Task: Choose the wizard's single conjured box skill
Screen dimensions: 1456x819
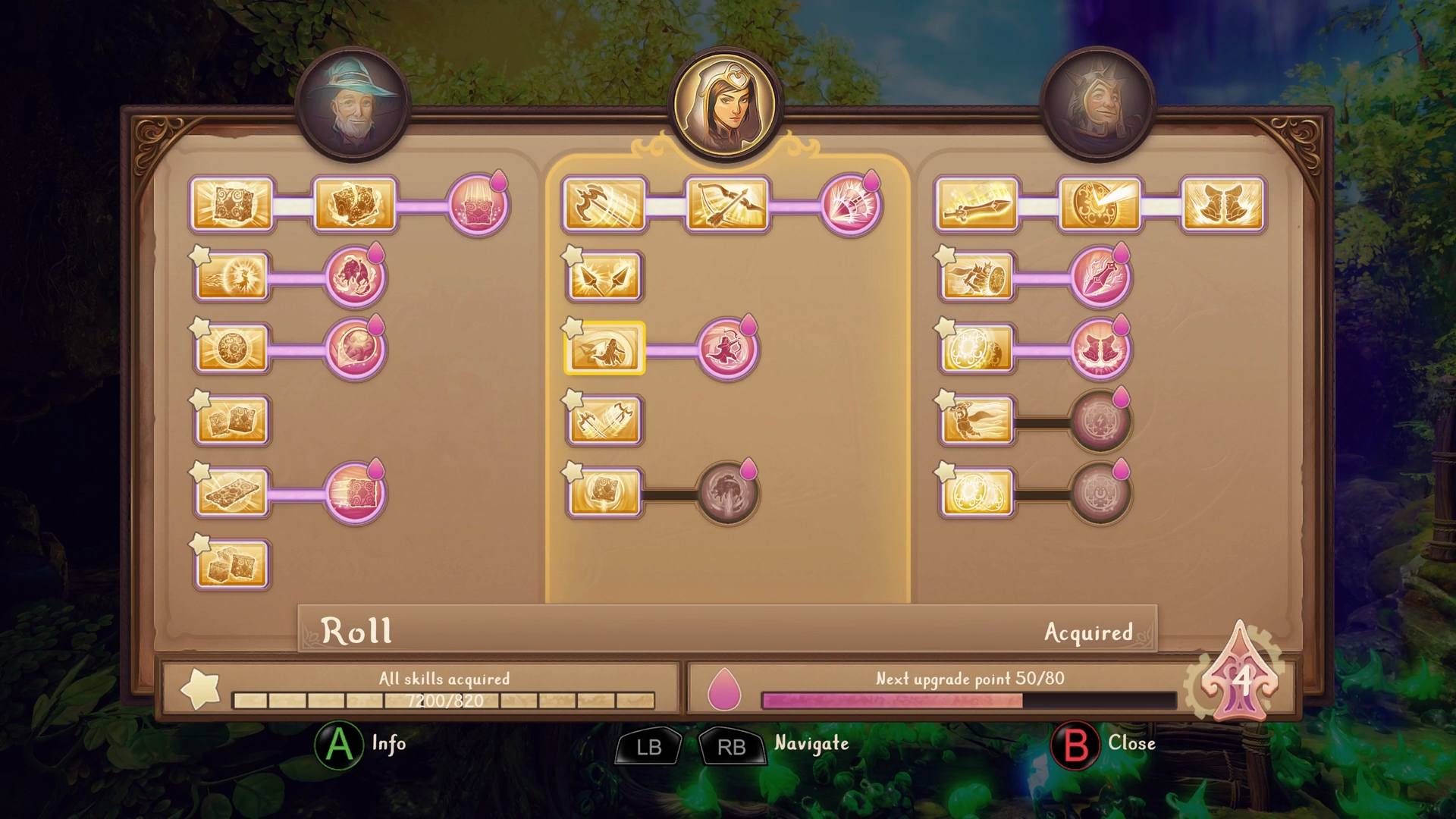Action: [x=232, y=205]
